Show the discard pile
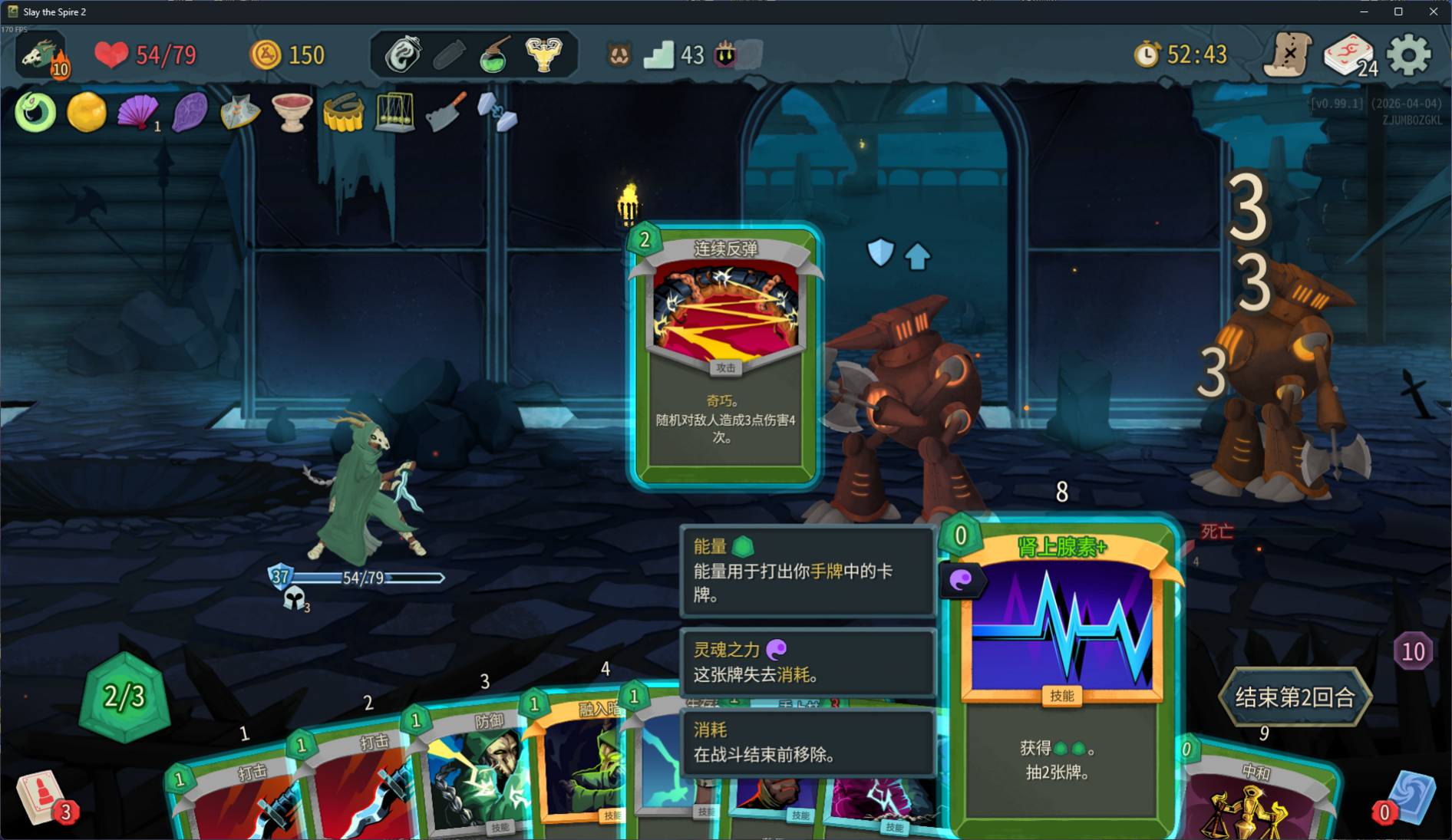 [x=1407, y=799]
